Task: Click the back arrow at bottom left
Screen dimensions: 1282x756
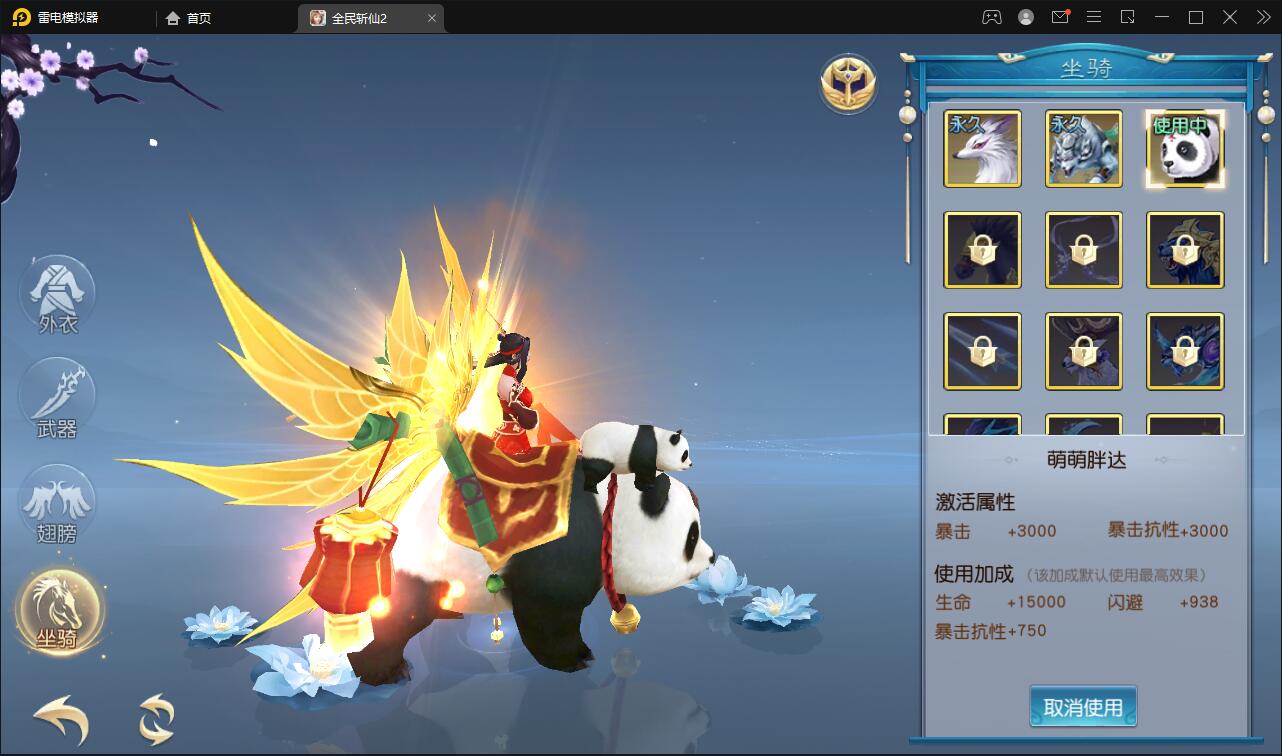Action: (58, 720)
